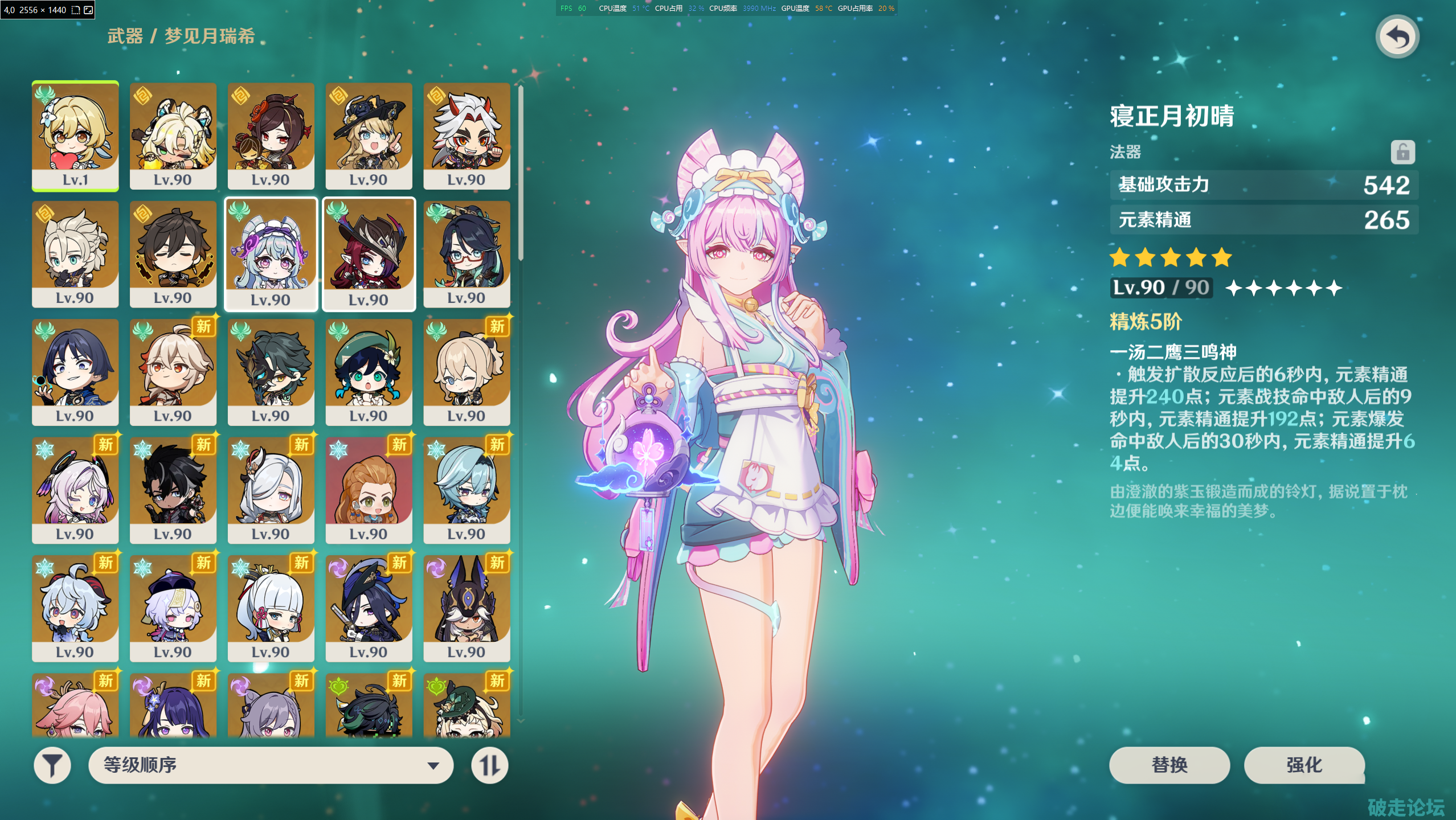Screen dimensions: 1456x820
Task: Go back with the return arrow button
Action: click(x=1397, y=38)
